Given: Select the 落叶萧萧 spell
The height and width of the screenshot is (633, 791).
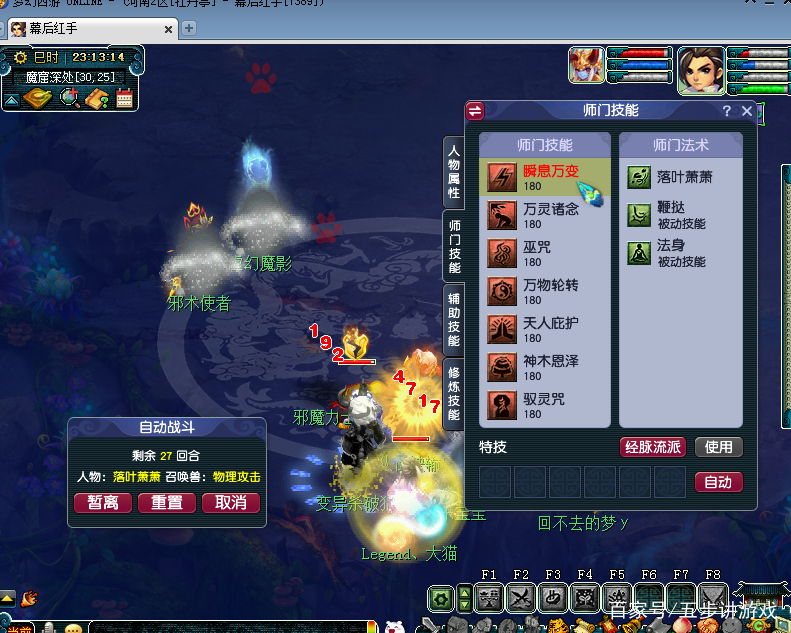Looking at the screenshot, I should pyautogui.click(x=680, y=177).
